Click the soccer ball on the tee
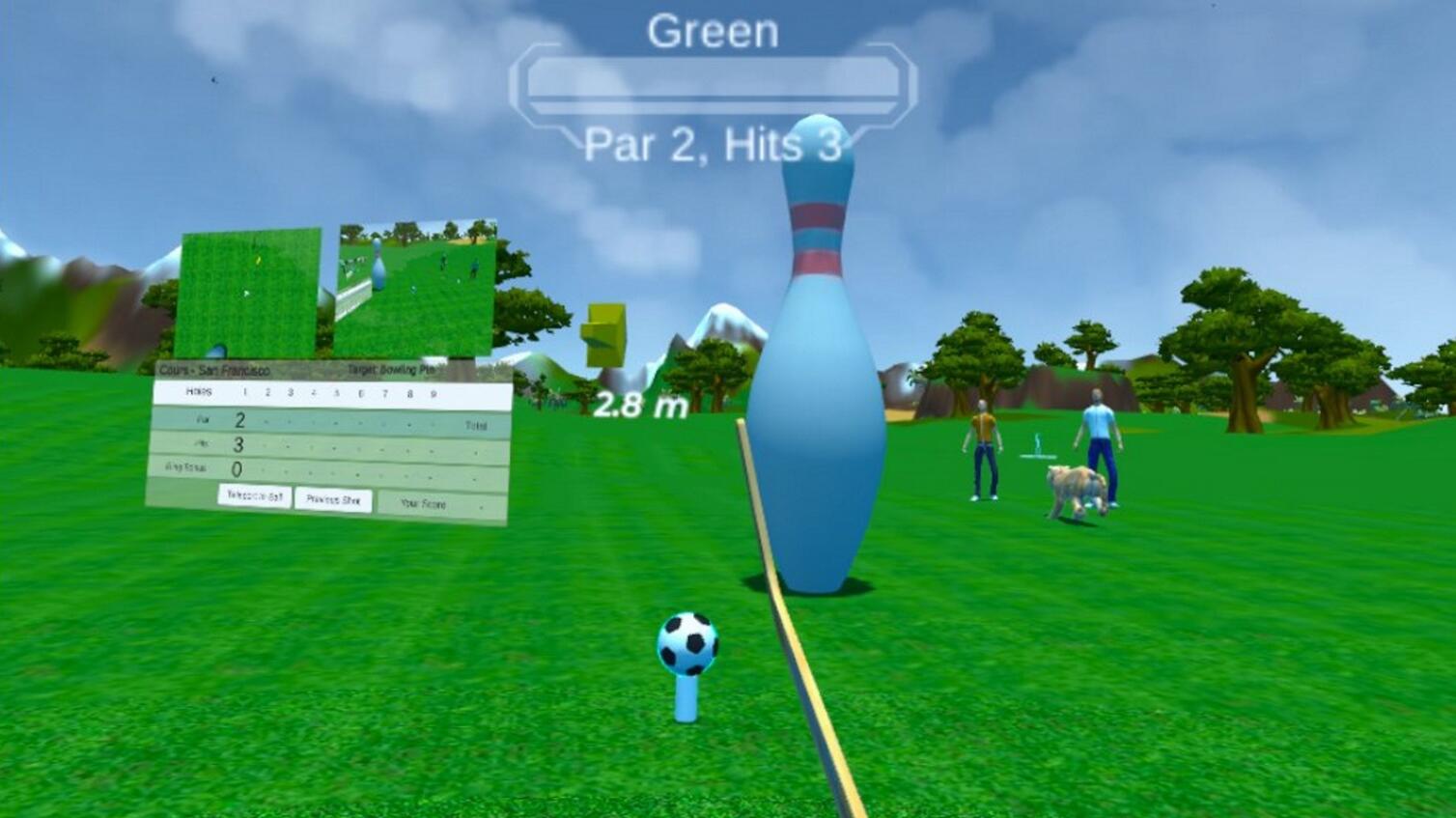The height and width of the screenshot is (818, 1456). coord(689,642)
